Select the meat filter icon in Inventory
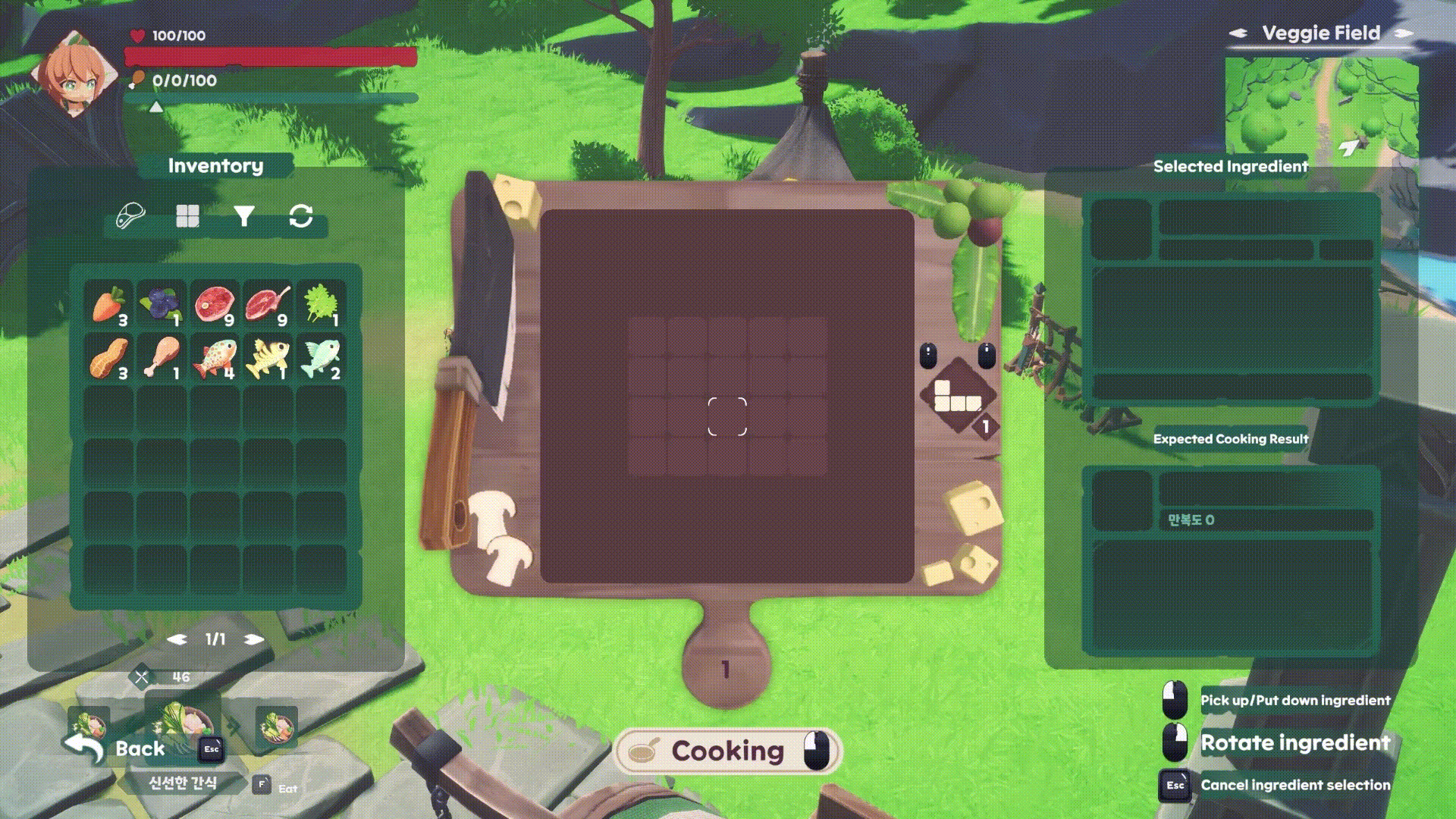1456x819 pixels. (x=129, y=216)
